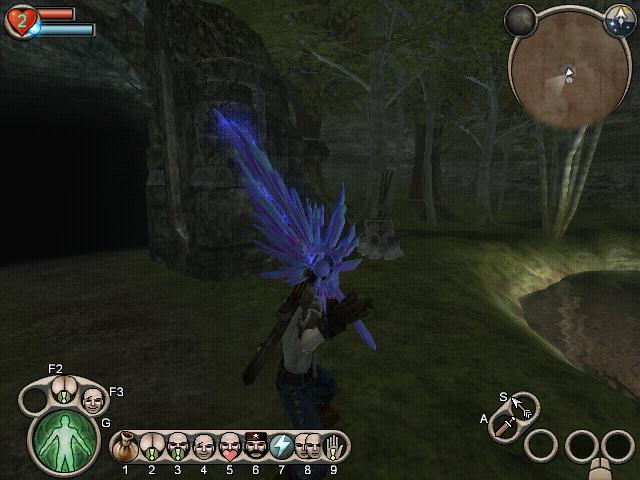640x480 pixels.
Task: Use the F3 face expression icon
Action: pos(94,400)
